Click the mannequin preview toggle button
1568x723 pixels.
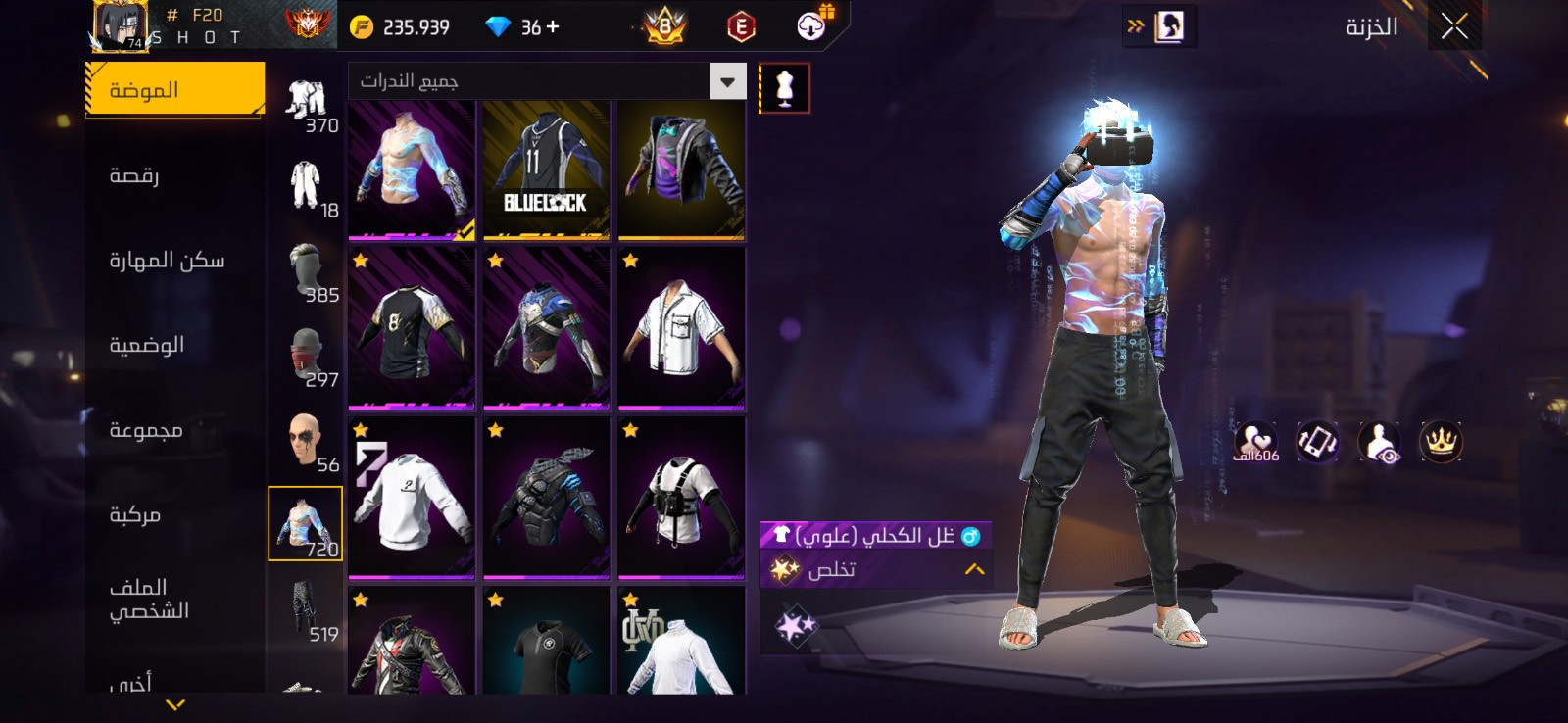(784, 88)
